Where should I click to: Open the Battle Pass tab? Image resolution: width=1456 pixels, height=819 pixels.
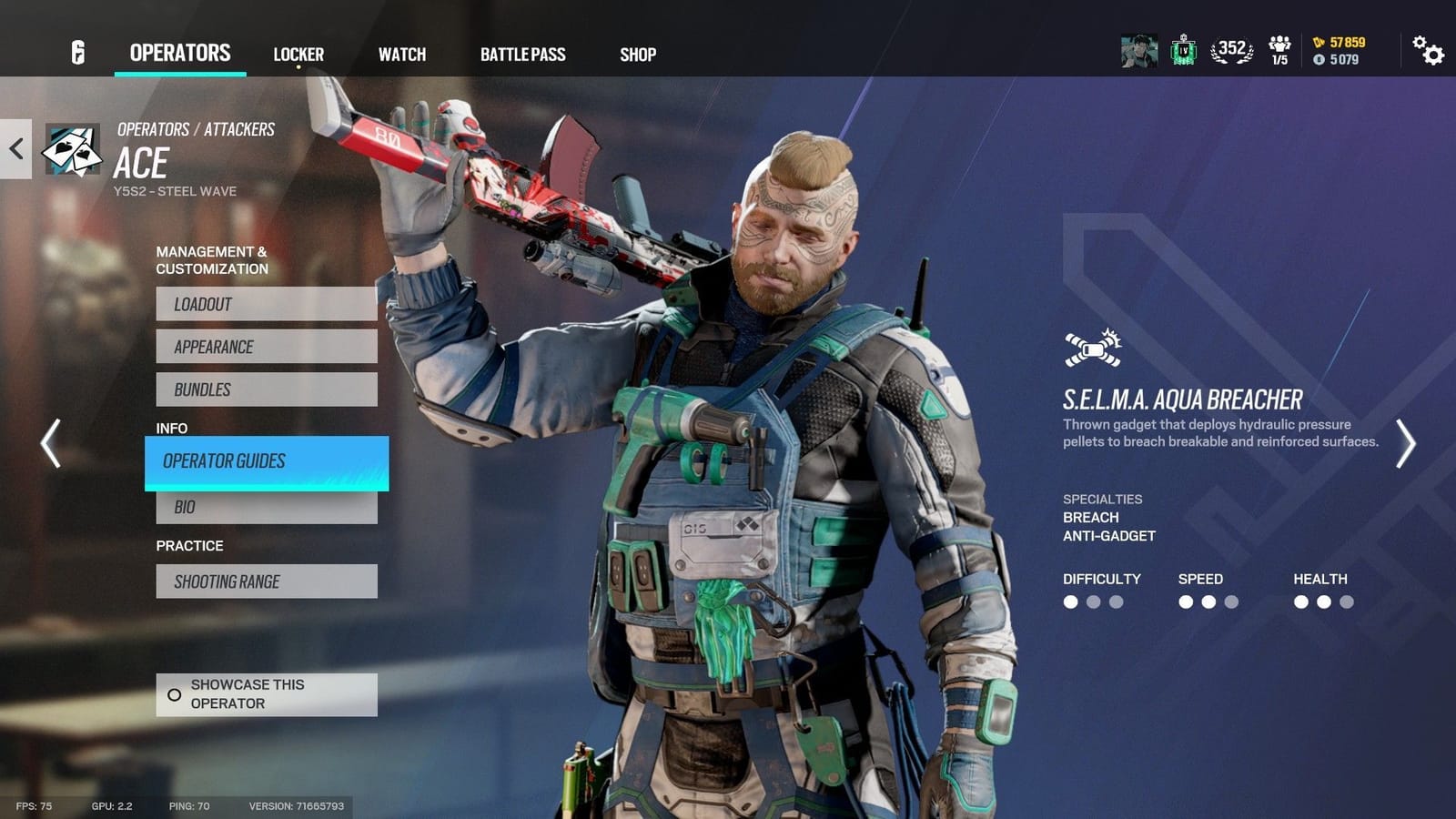point(524,54)
